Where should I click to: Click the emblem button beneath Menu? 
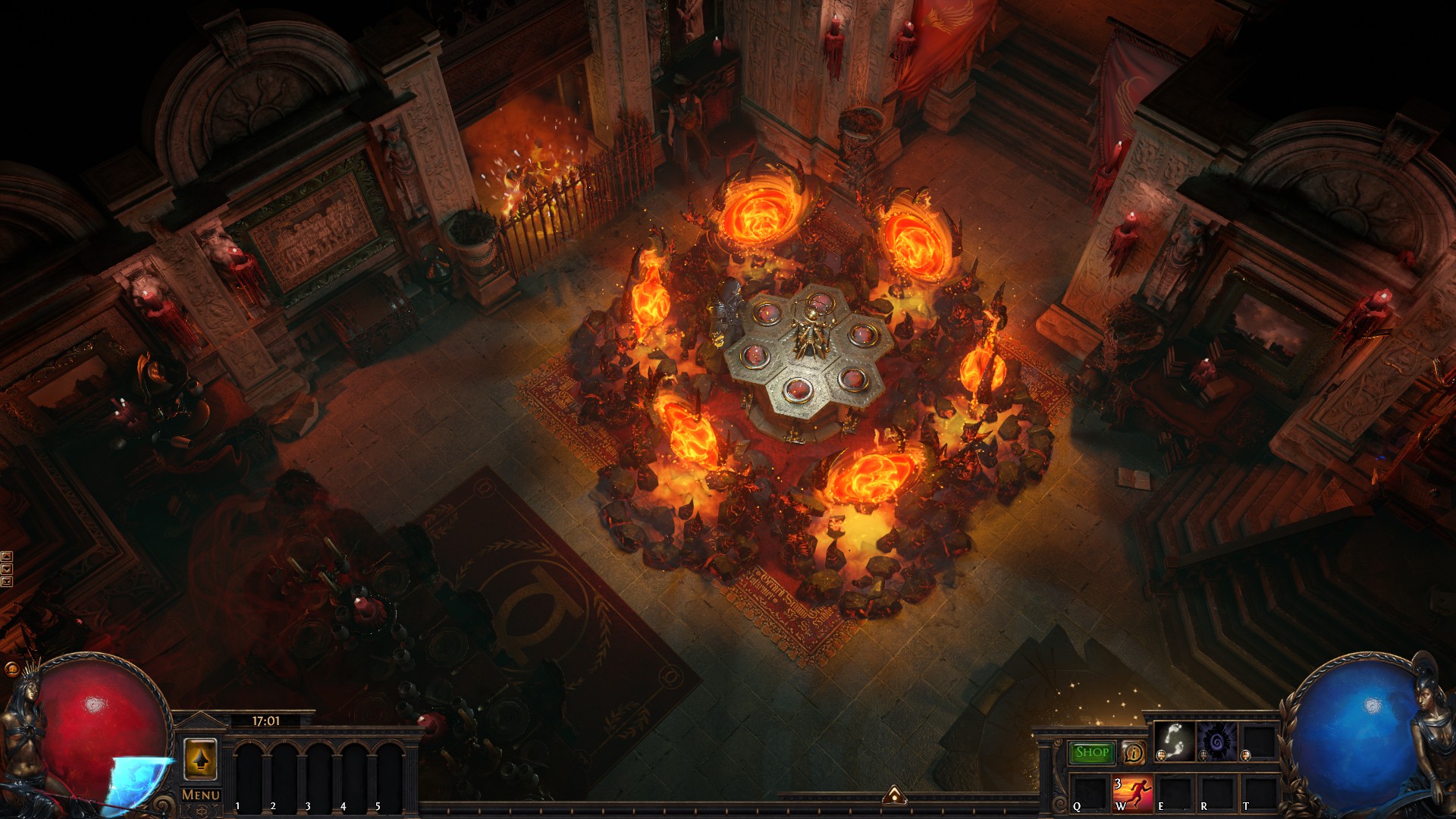201,811
